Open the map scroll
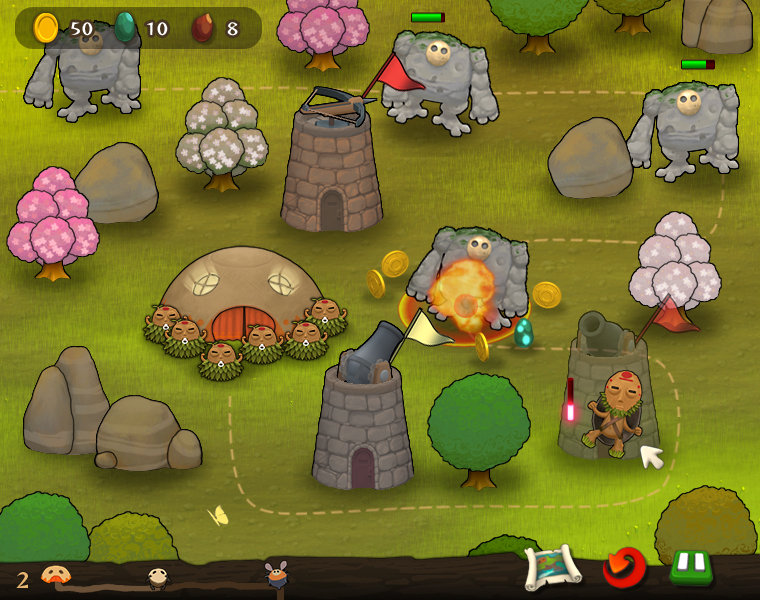The image size is (760, 600). point(552,568)
